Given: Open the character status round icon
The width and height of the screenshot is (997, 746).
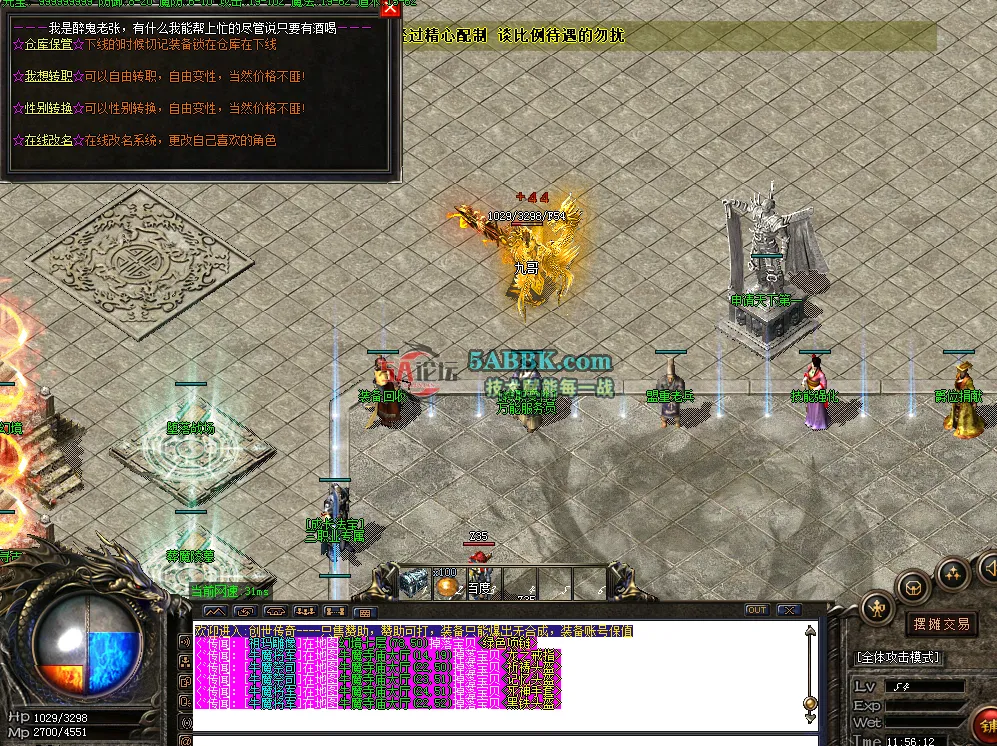Looking at the screenshot, I should tap(877, 606).
